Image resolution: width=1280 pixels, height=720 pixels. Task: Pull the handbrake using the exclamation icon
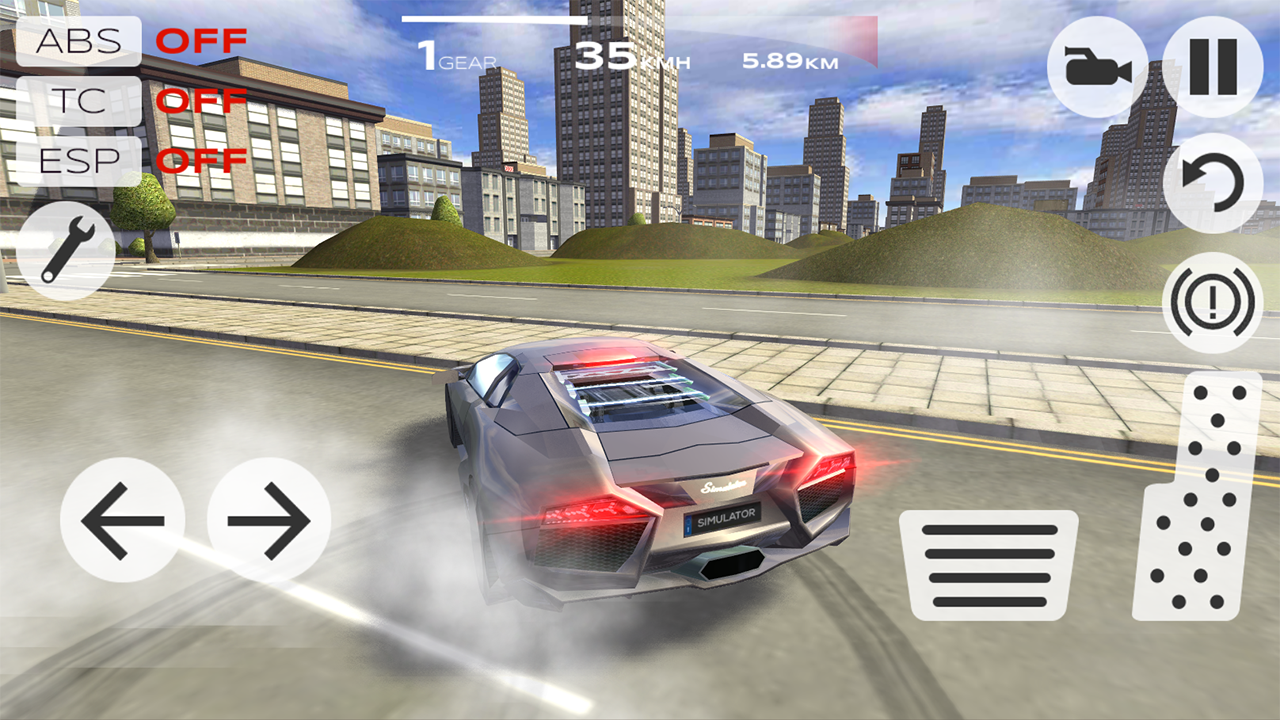pos(1213,300)
